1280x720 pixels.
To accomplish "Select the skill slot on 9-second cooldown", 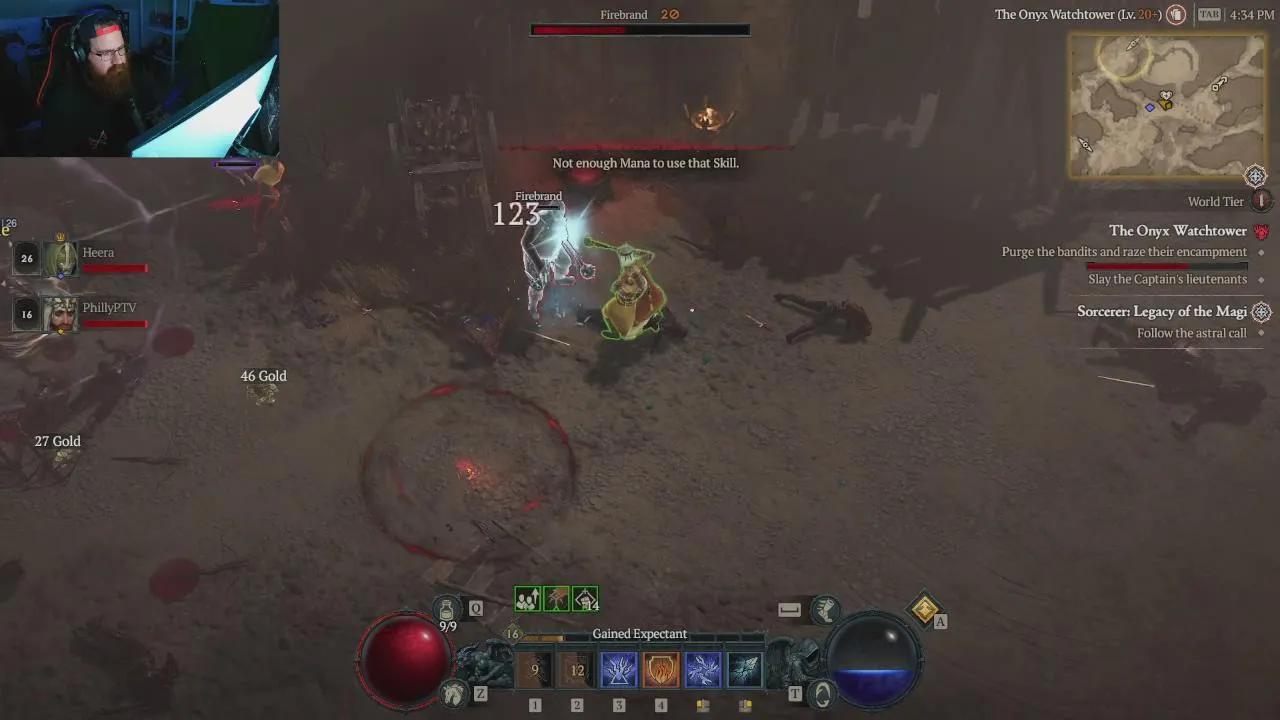I will (535, 670).
